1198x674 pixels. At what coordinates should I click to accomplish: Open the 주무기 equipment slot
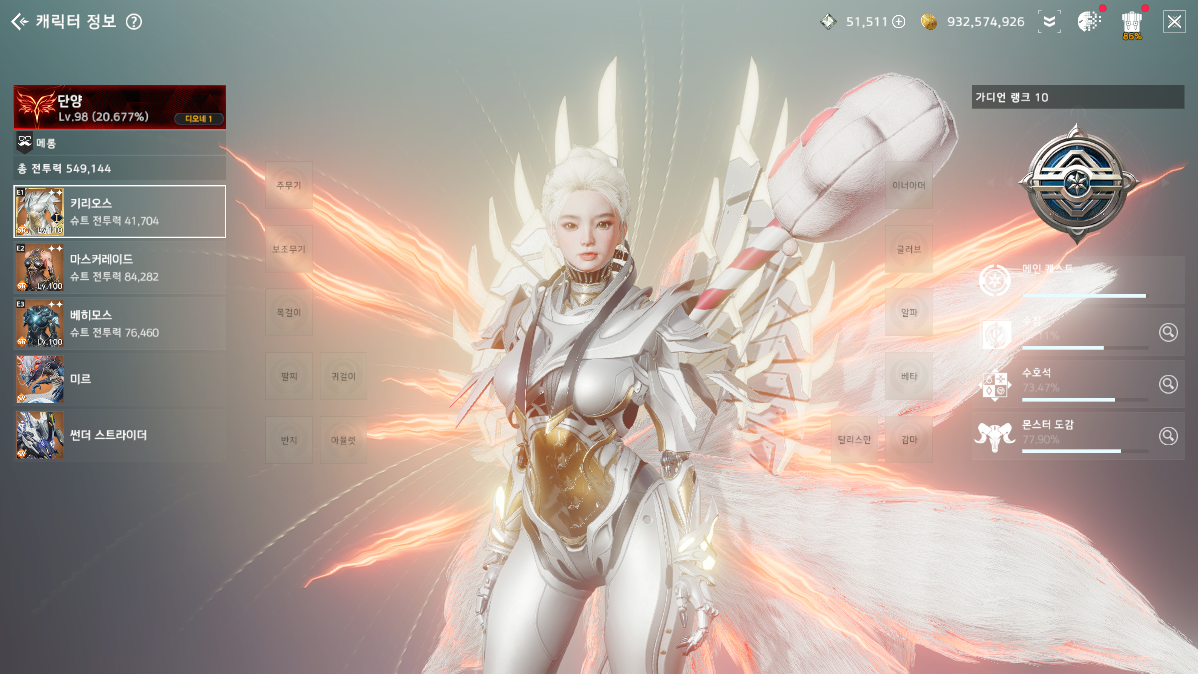pyautogui.click(x=289, y=185)
